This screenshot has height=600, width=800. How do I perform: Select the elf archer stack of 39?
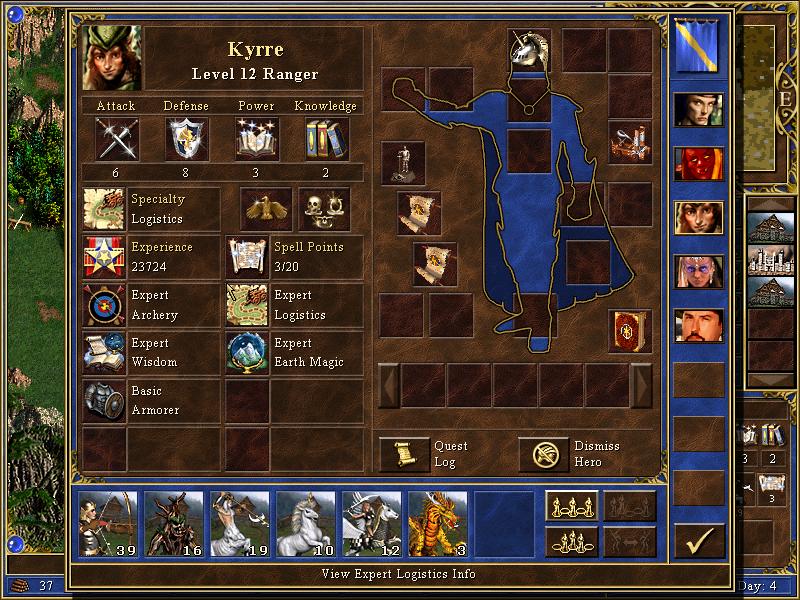tap(108, 523)
